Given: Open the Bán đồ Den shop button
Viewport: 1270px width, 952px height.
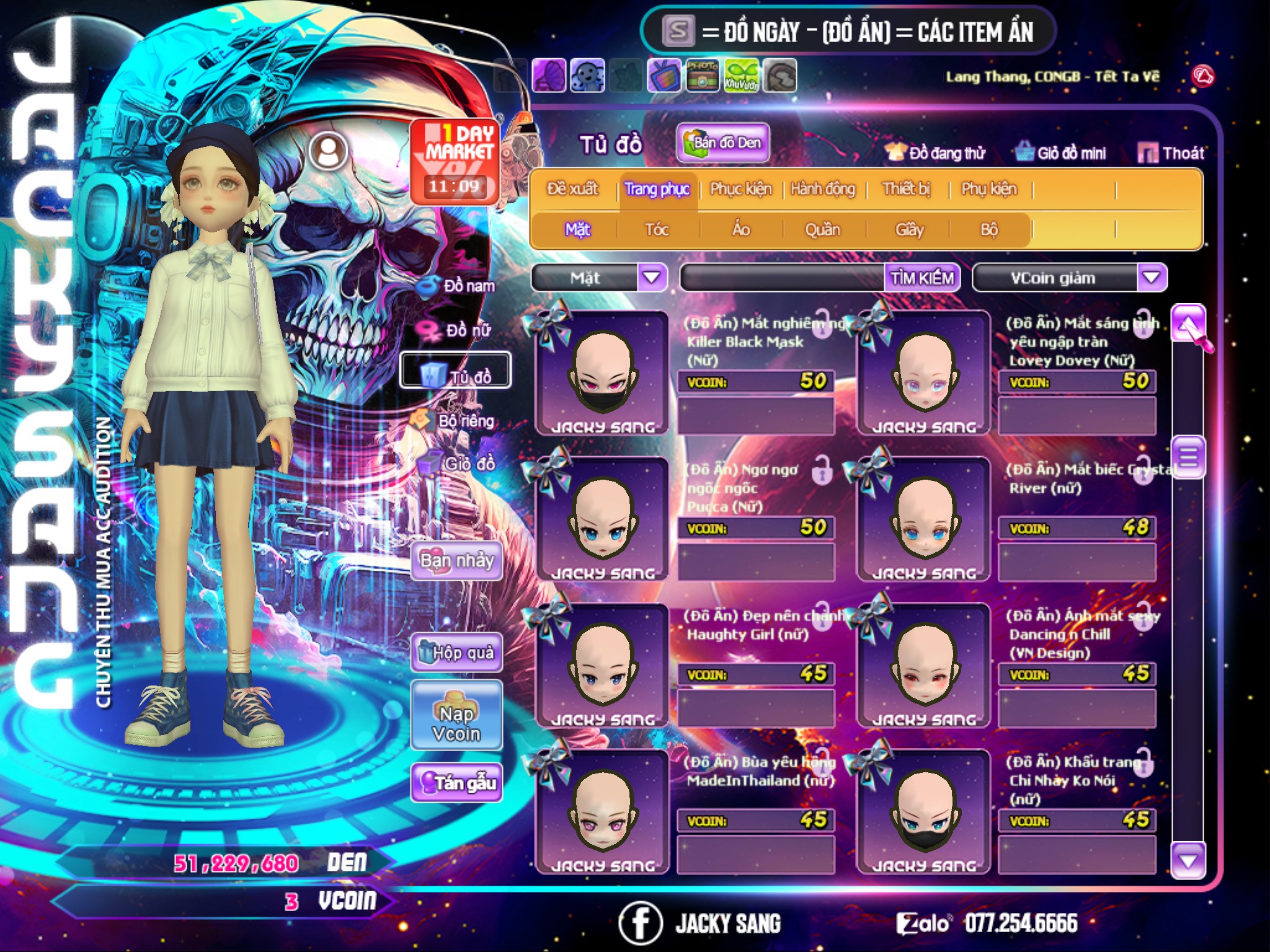Looking at the screenshot, I should point(723,143).
